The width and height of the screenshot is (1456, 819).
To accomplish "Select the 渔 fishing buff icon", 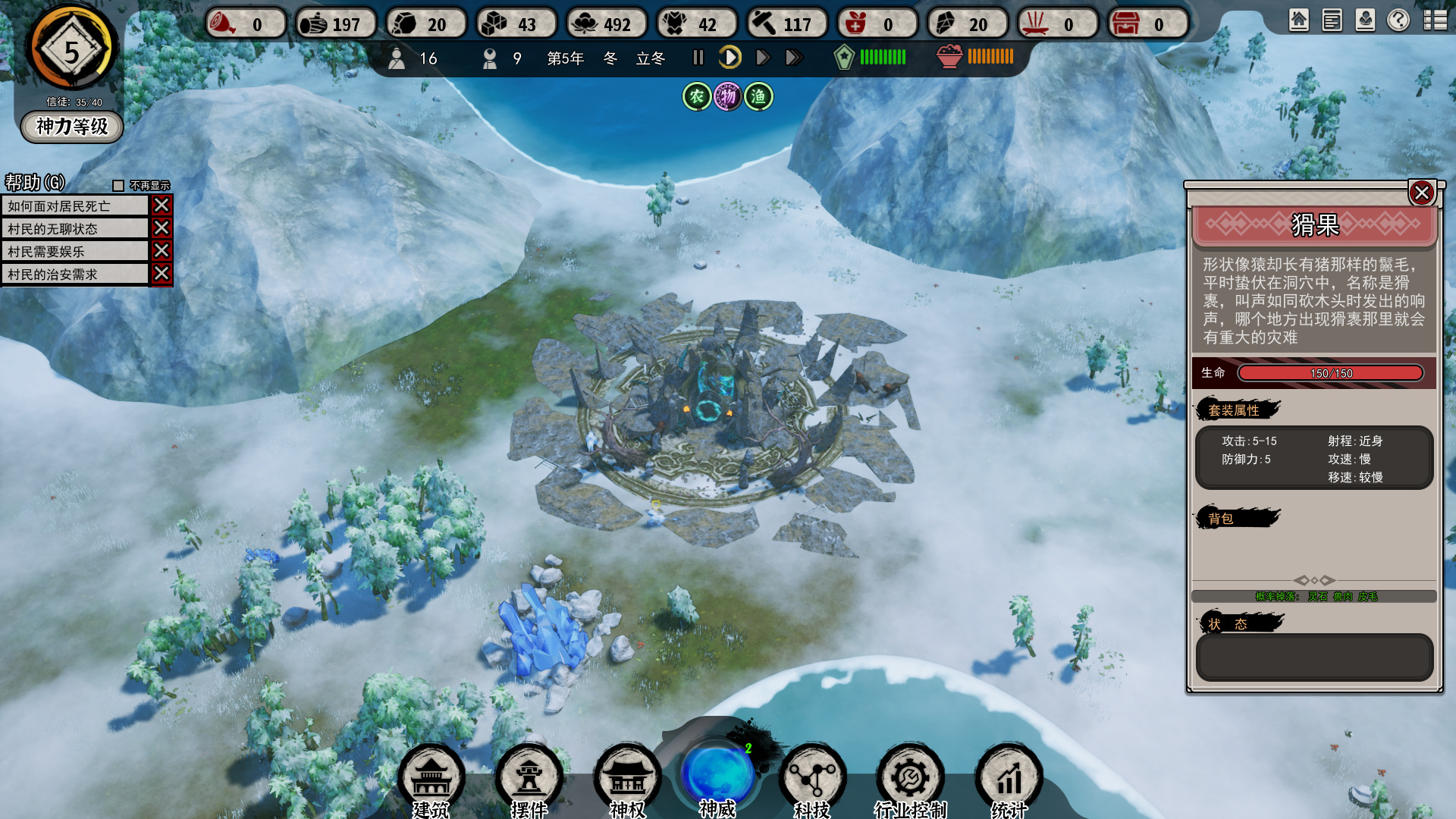I will tap(758, 97).
